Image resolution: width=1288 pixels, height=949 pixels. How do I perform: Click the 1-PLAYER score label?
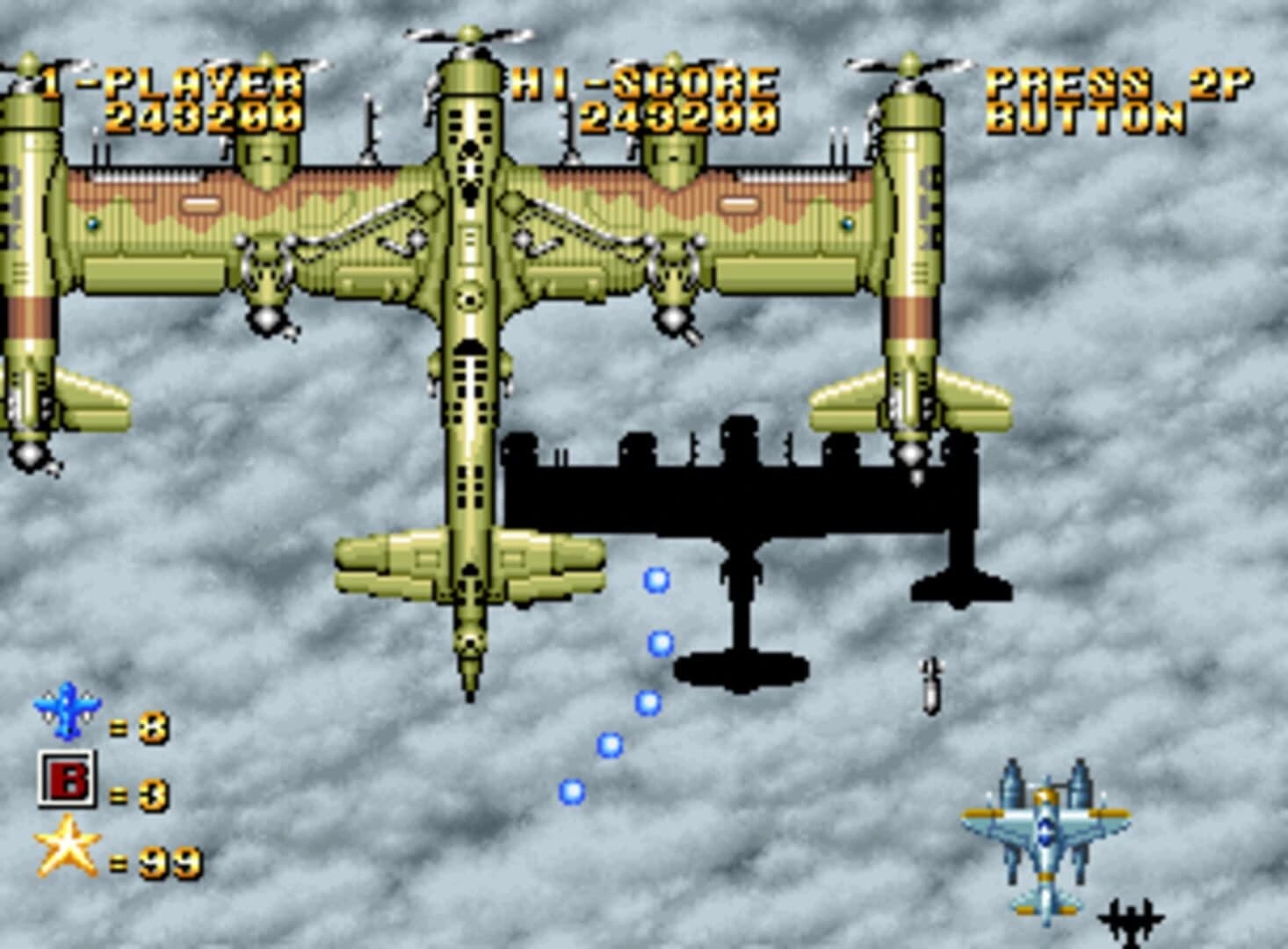click(167, 82)
